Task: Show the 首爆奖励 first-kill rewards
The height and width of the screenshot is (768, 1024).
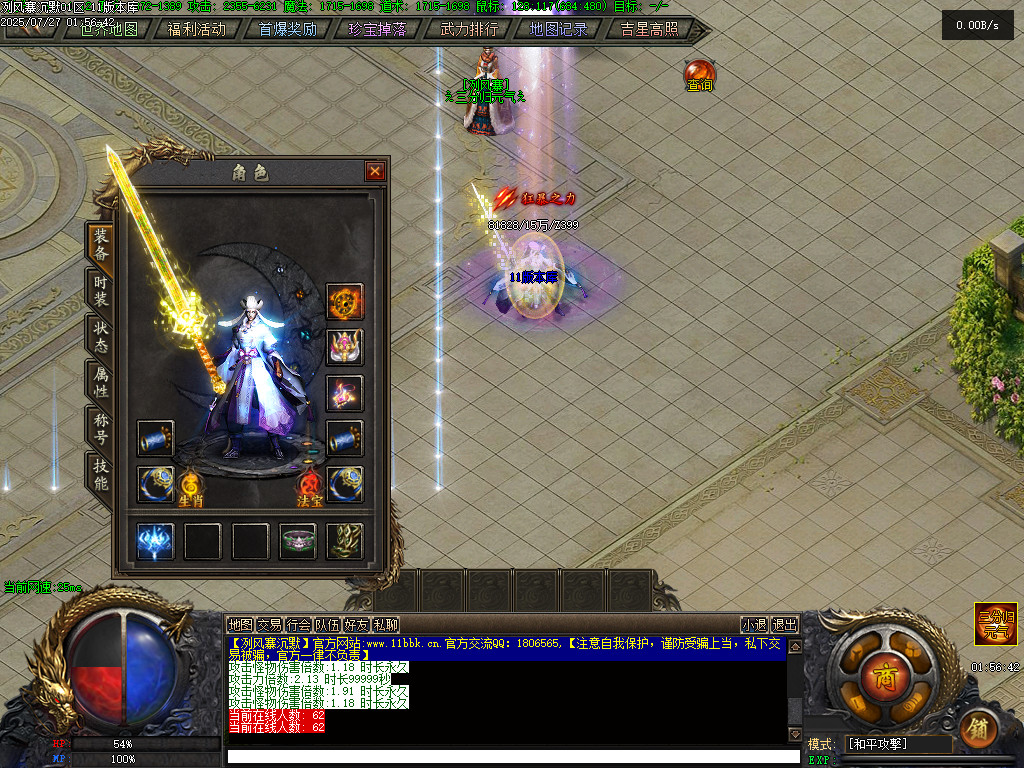Action: click(287, 29)
